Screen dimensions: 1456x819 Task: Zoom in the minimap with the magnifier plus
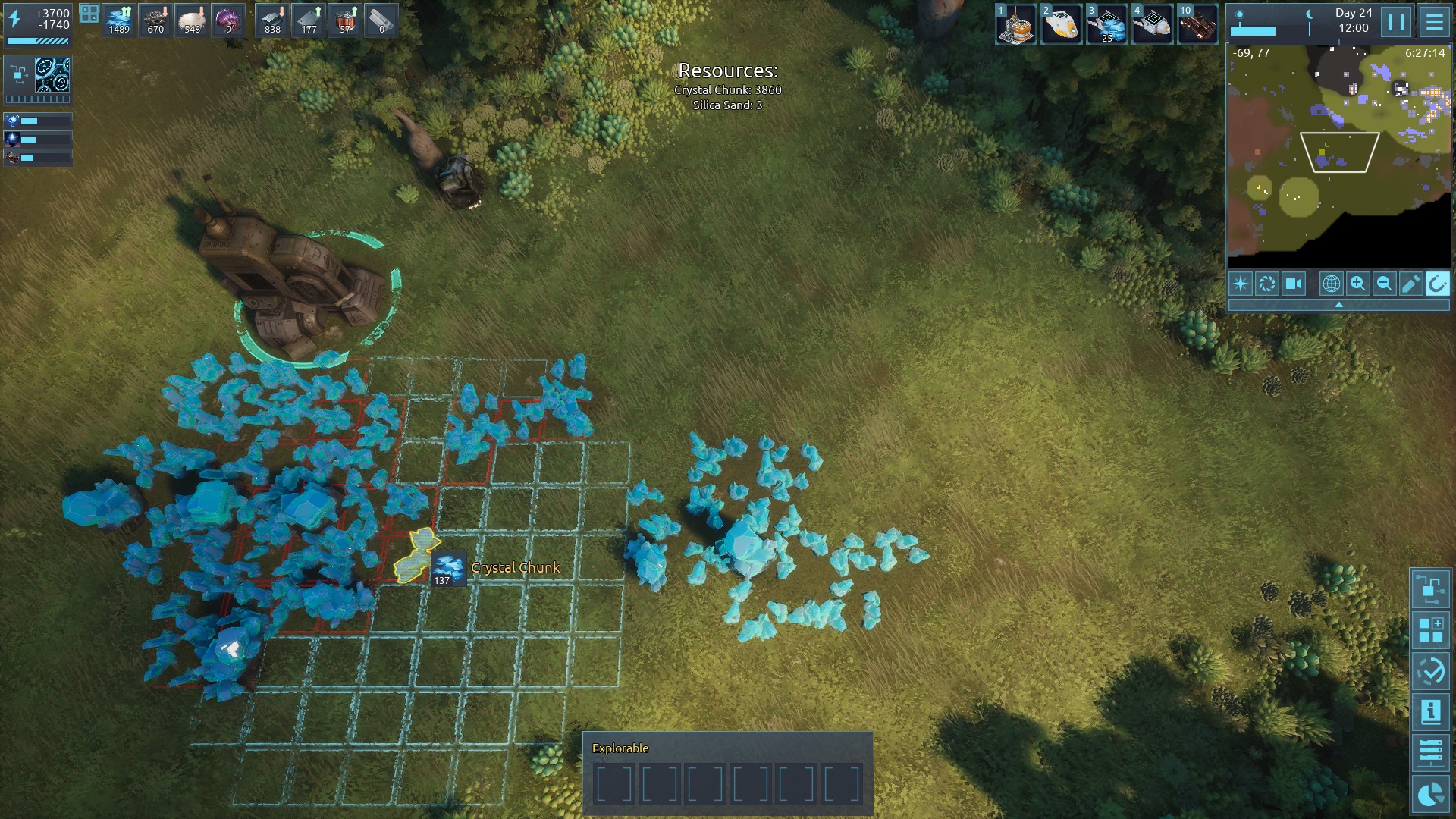[x=1357, y=284]
